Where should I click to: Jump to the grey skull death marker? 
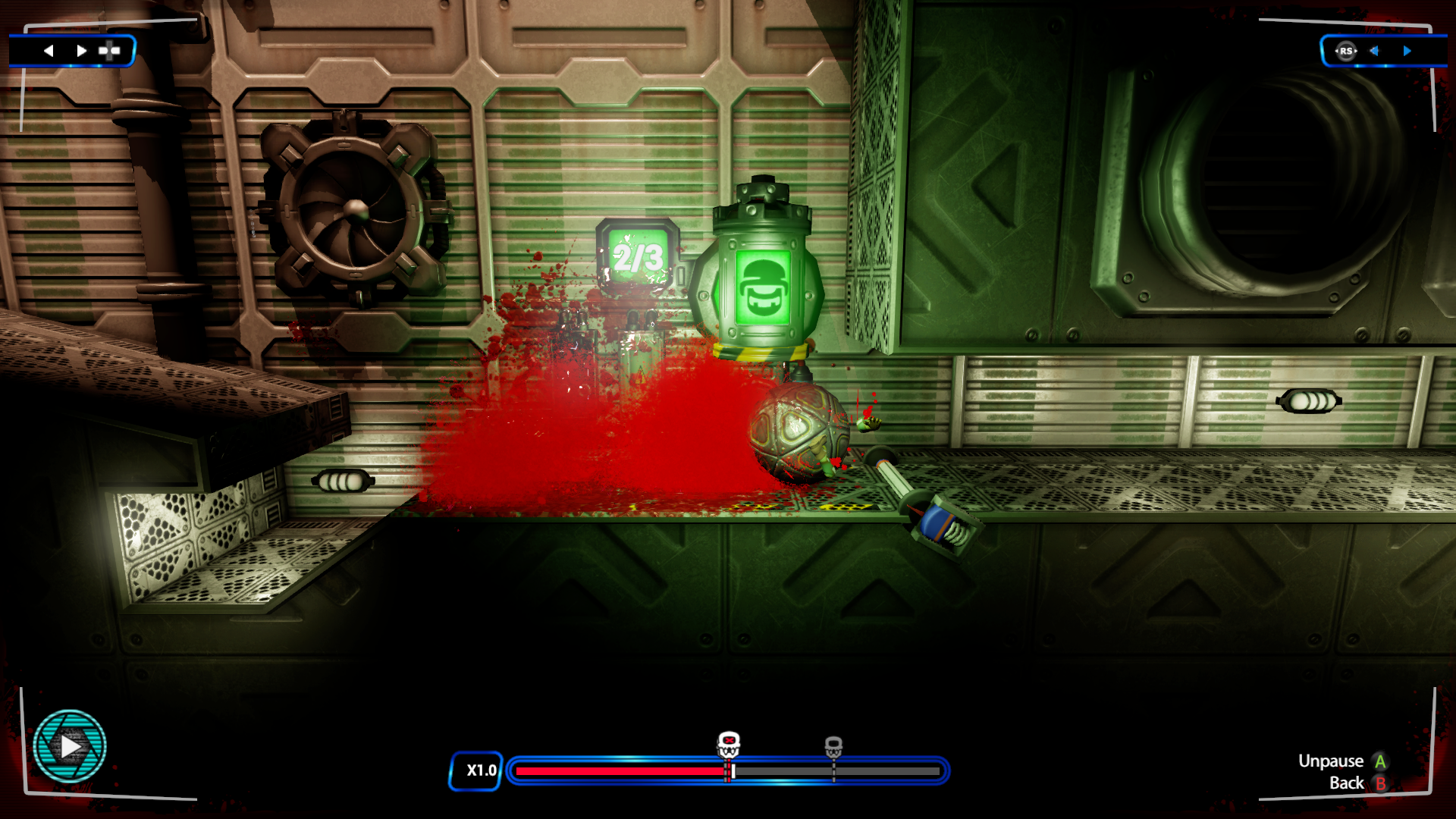(833, 746)
